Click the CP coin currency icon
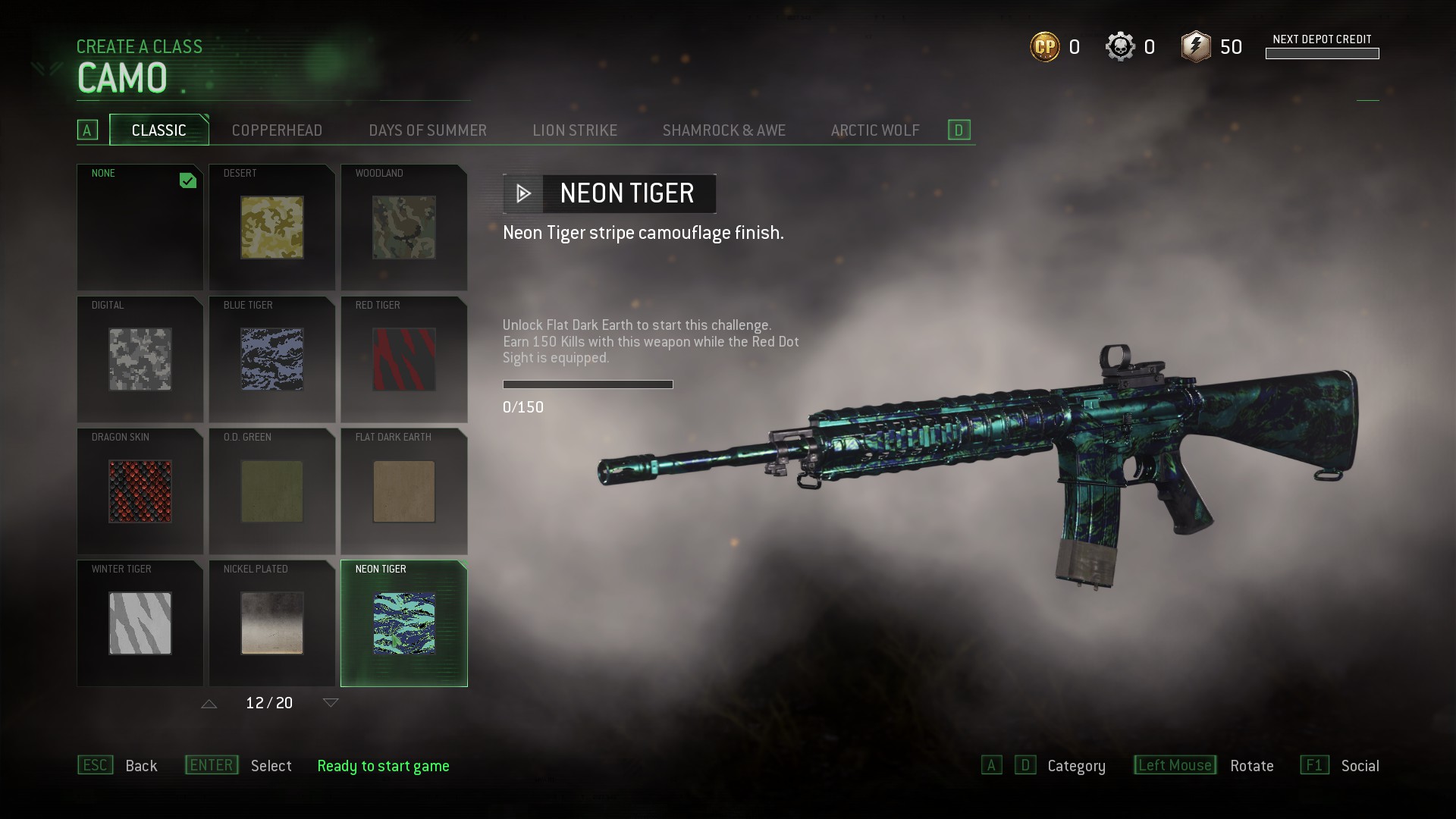The height and width of the screenshot is (819, 1456). (1043, 46)
